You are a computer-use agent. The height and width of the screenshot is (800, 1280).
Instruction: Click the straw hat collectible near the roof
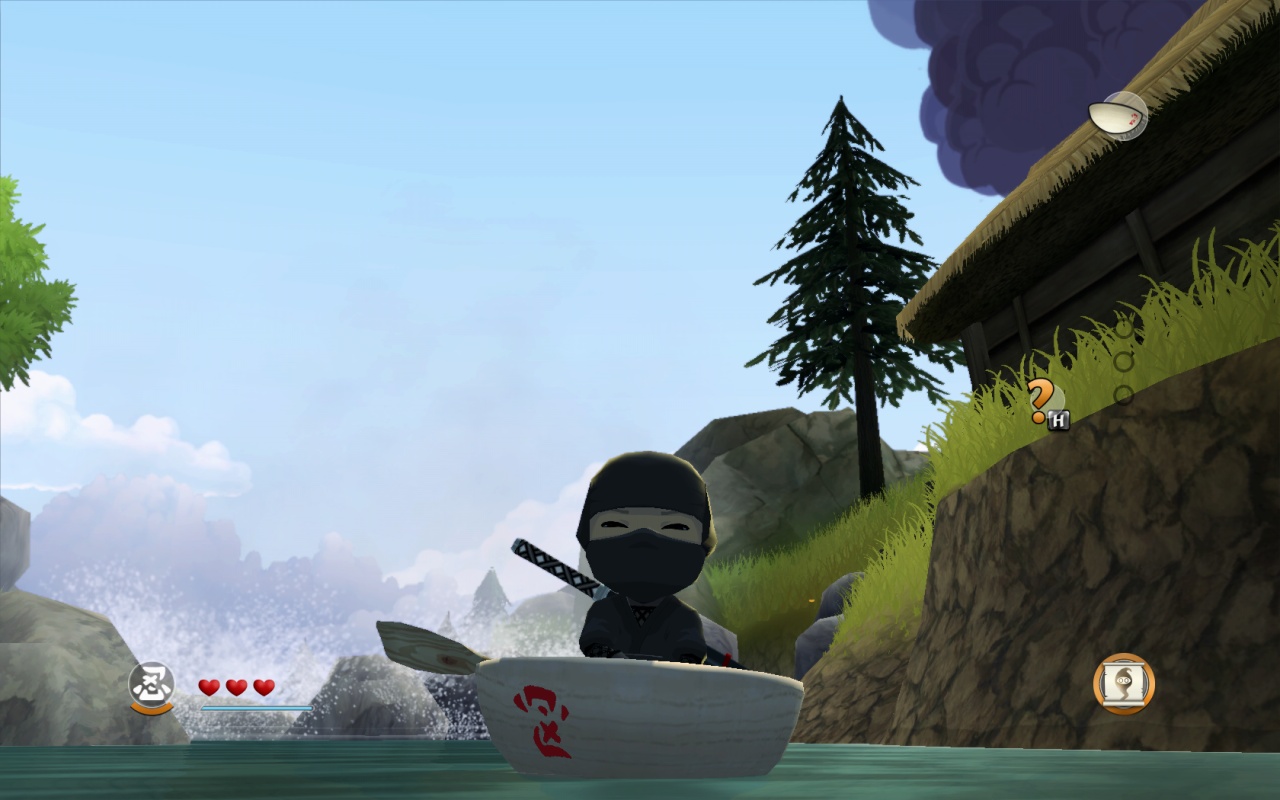1115,115
